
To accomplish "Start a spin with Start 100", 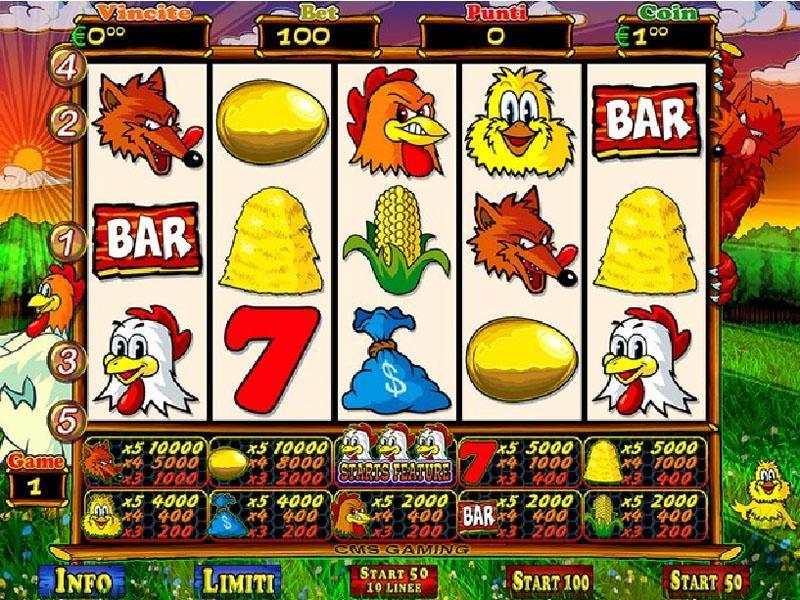I will tap(549, 580).
